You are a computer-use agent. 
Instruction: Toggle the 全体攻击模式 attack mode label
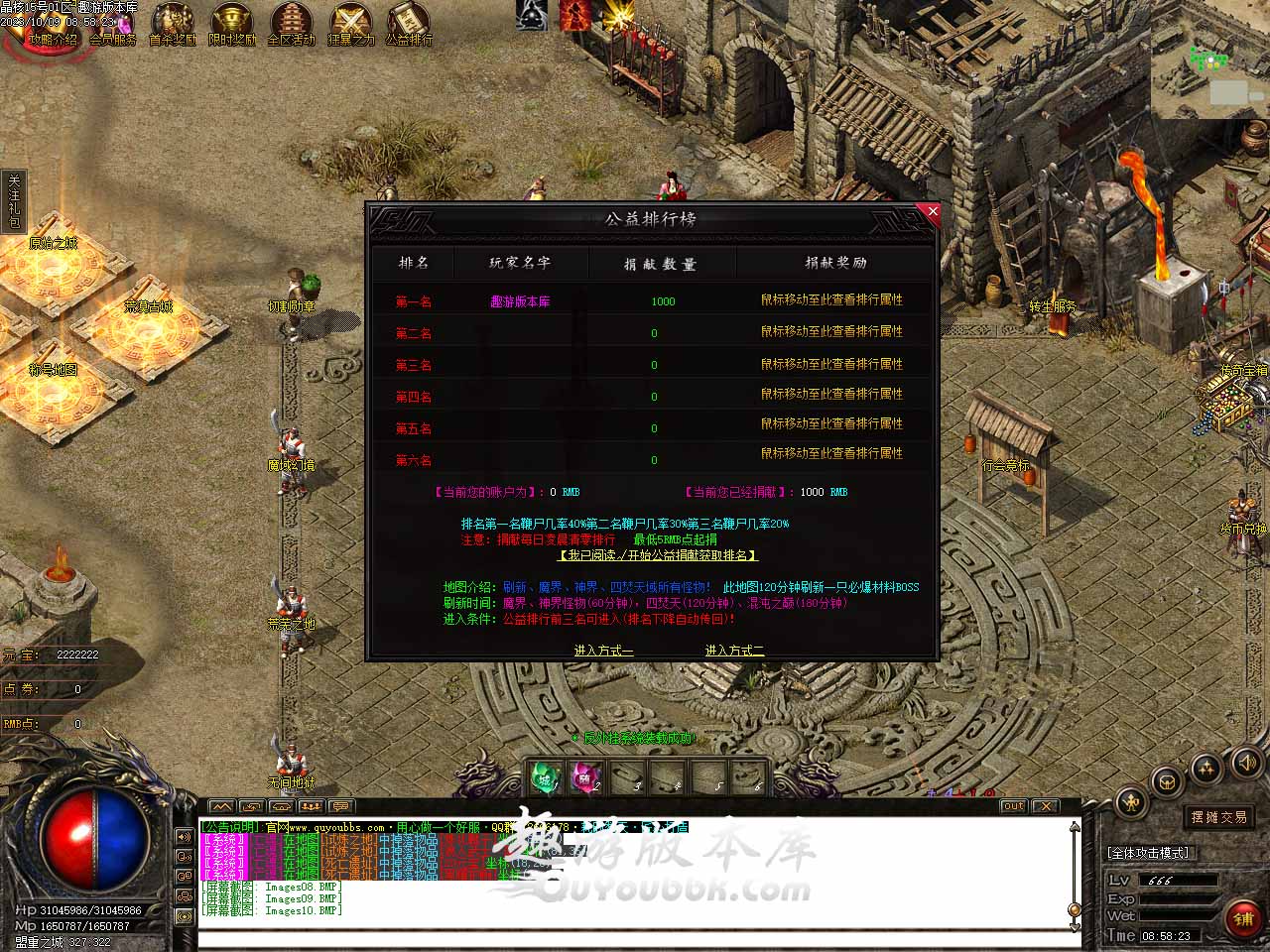[x=1148, y=853]
